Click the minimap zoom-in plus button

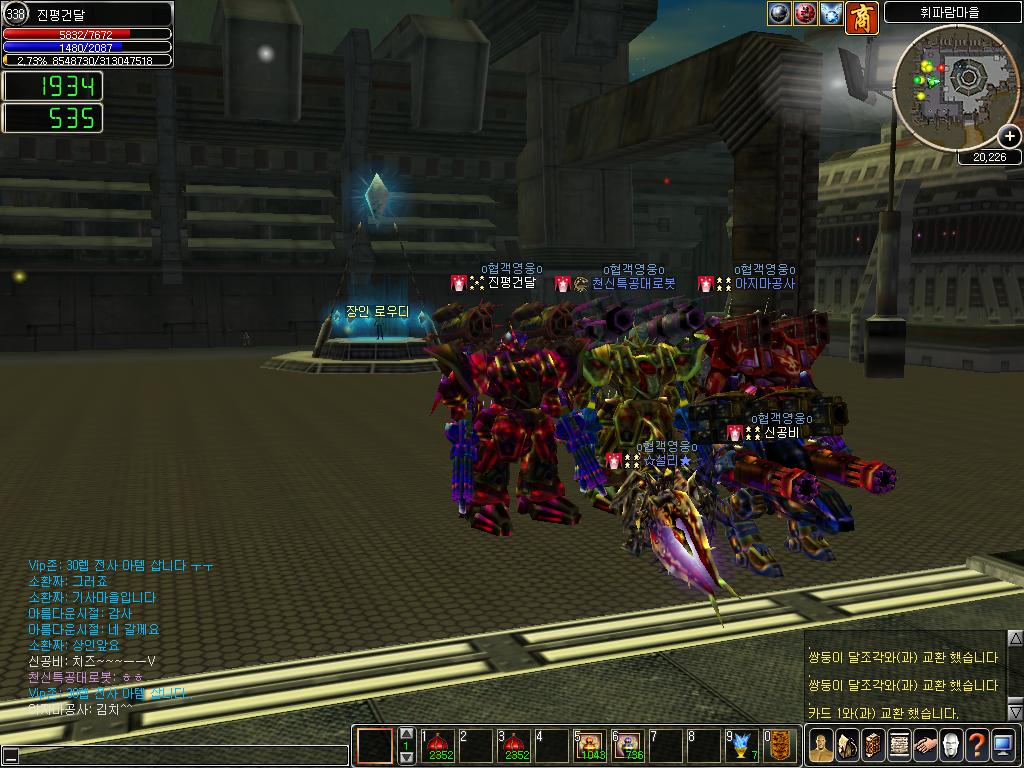point(1009,136)
